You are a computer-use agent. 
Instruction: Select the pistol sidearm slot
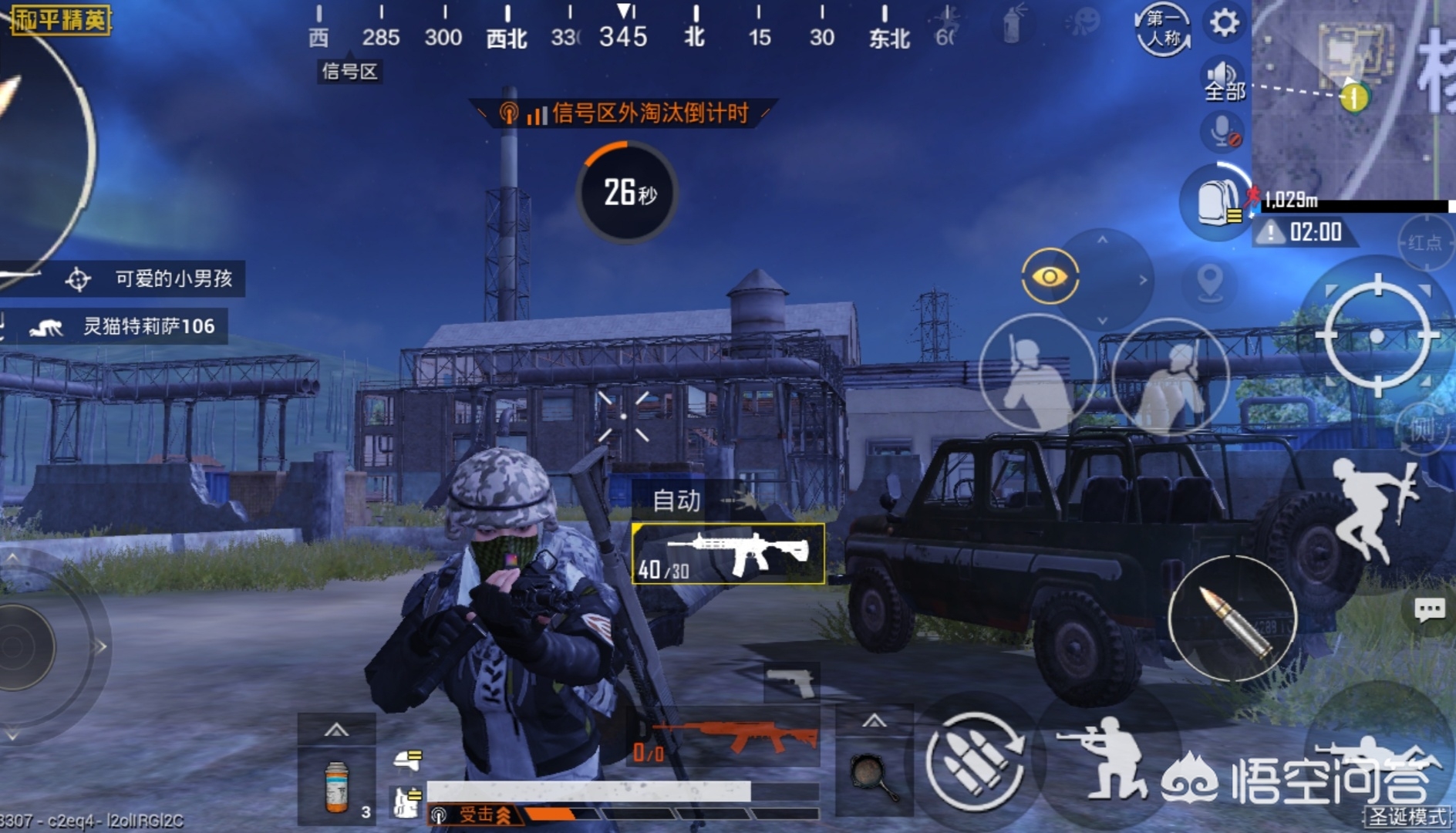point(792,682)
